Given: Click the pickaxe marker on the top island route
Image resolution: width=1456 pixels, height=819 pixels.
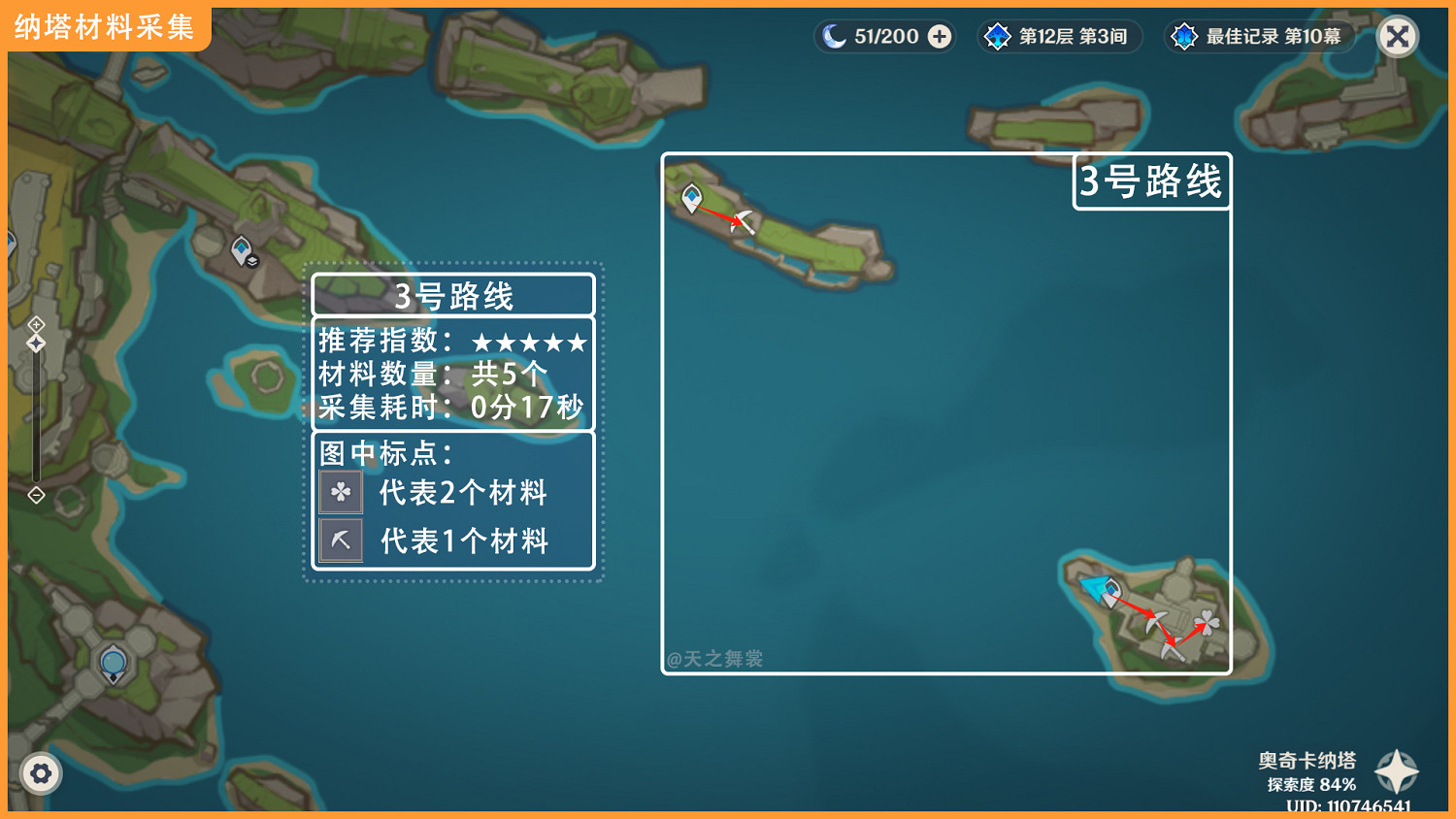Looking at the screenshot, I should tap(743, 220).
